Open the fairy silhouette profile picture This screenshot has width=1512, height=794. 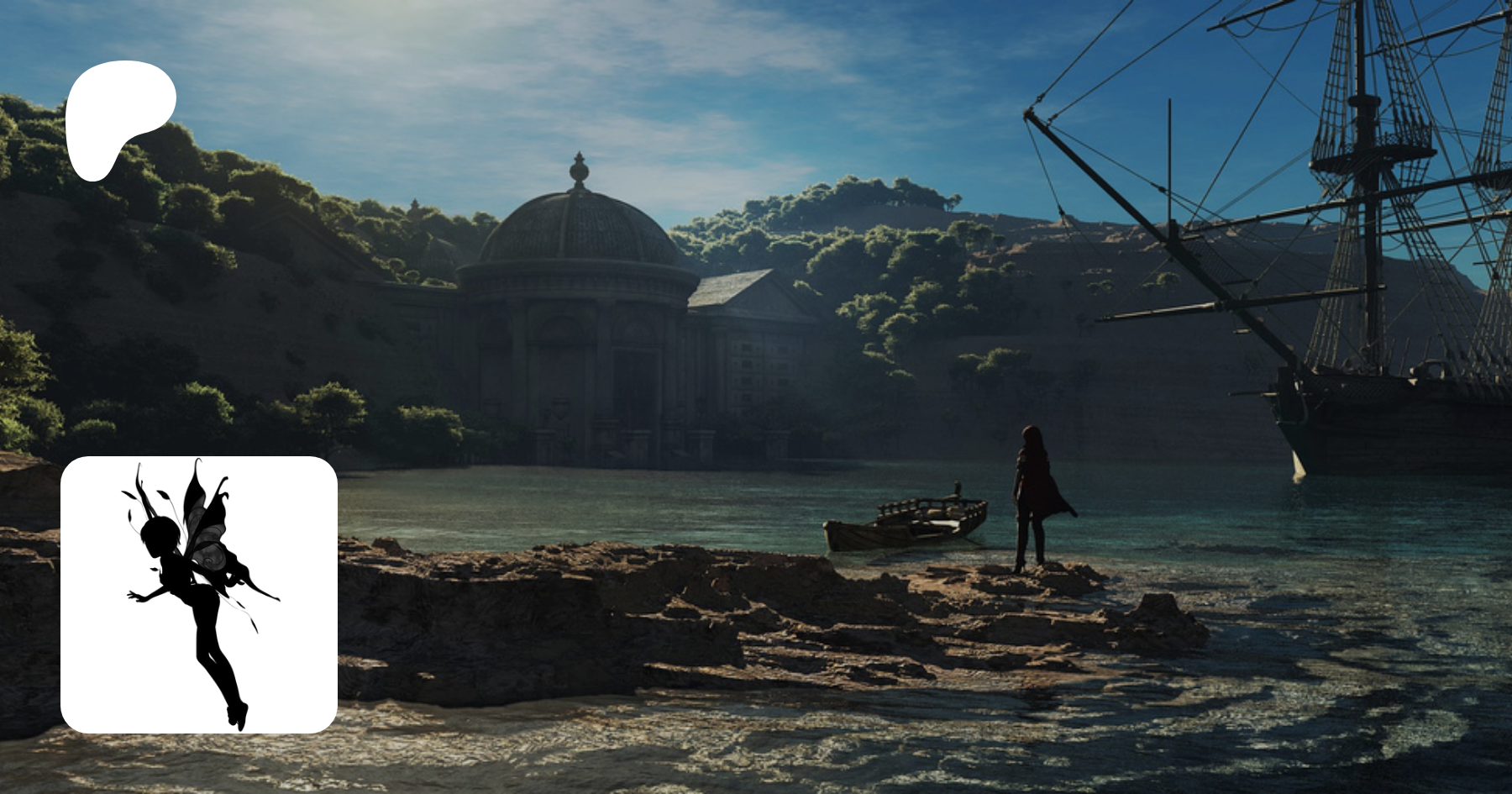pos(199,594)
